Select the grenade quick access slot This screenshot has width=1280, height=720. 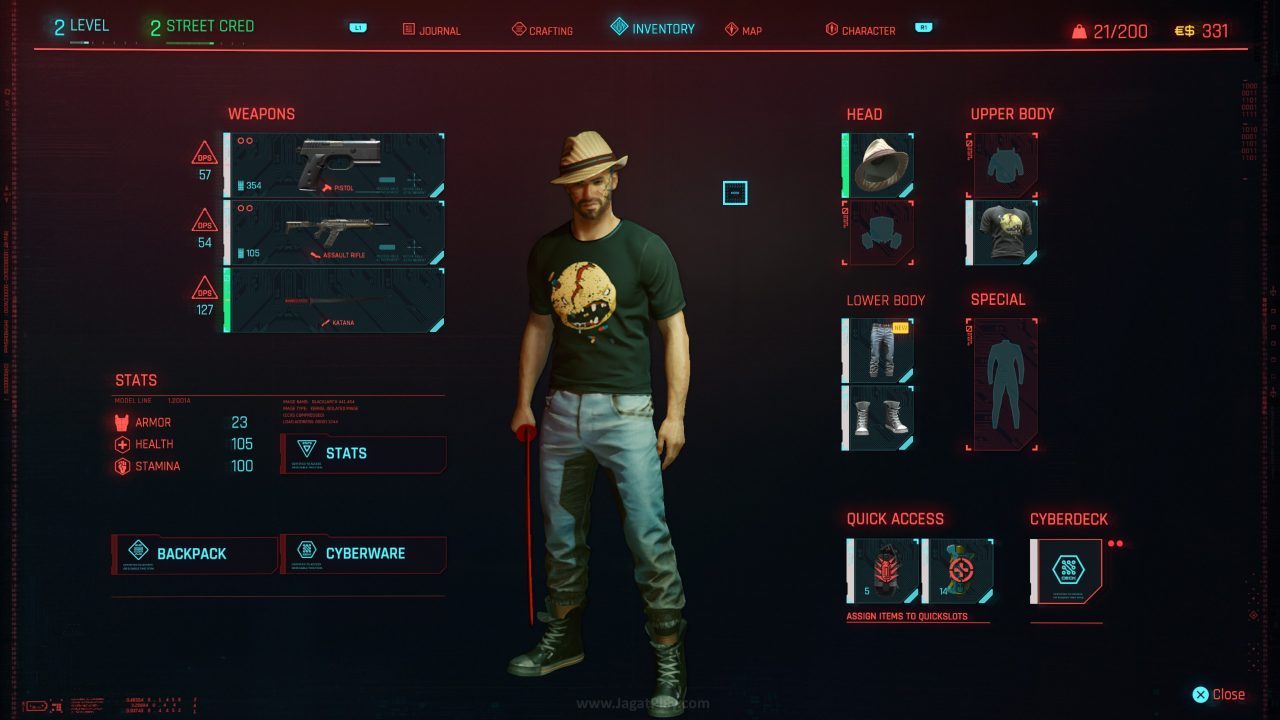click(x=883, y=571)
